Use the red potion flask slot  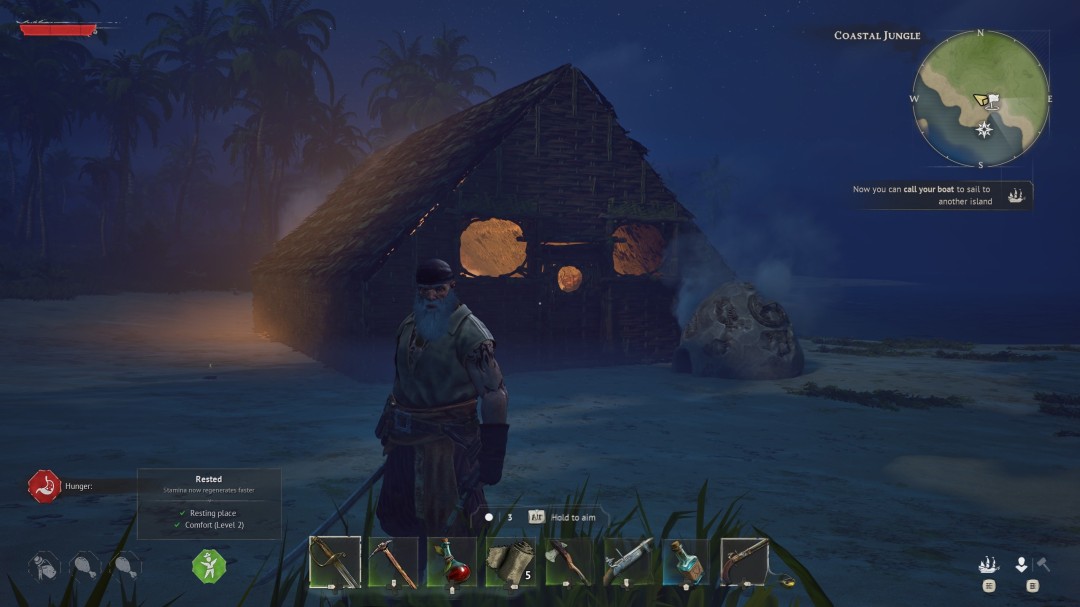[451, 562]
